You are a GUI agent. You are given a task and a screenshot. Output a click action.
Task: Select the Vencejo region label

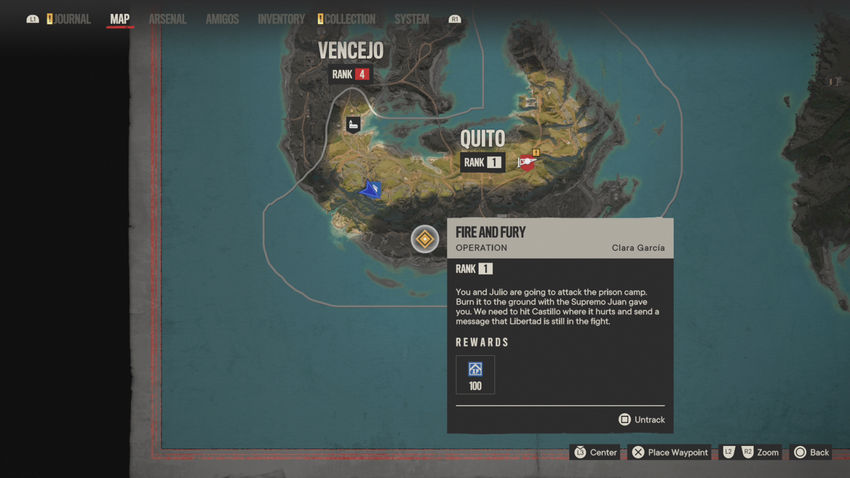(350, 51)
